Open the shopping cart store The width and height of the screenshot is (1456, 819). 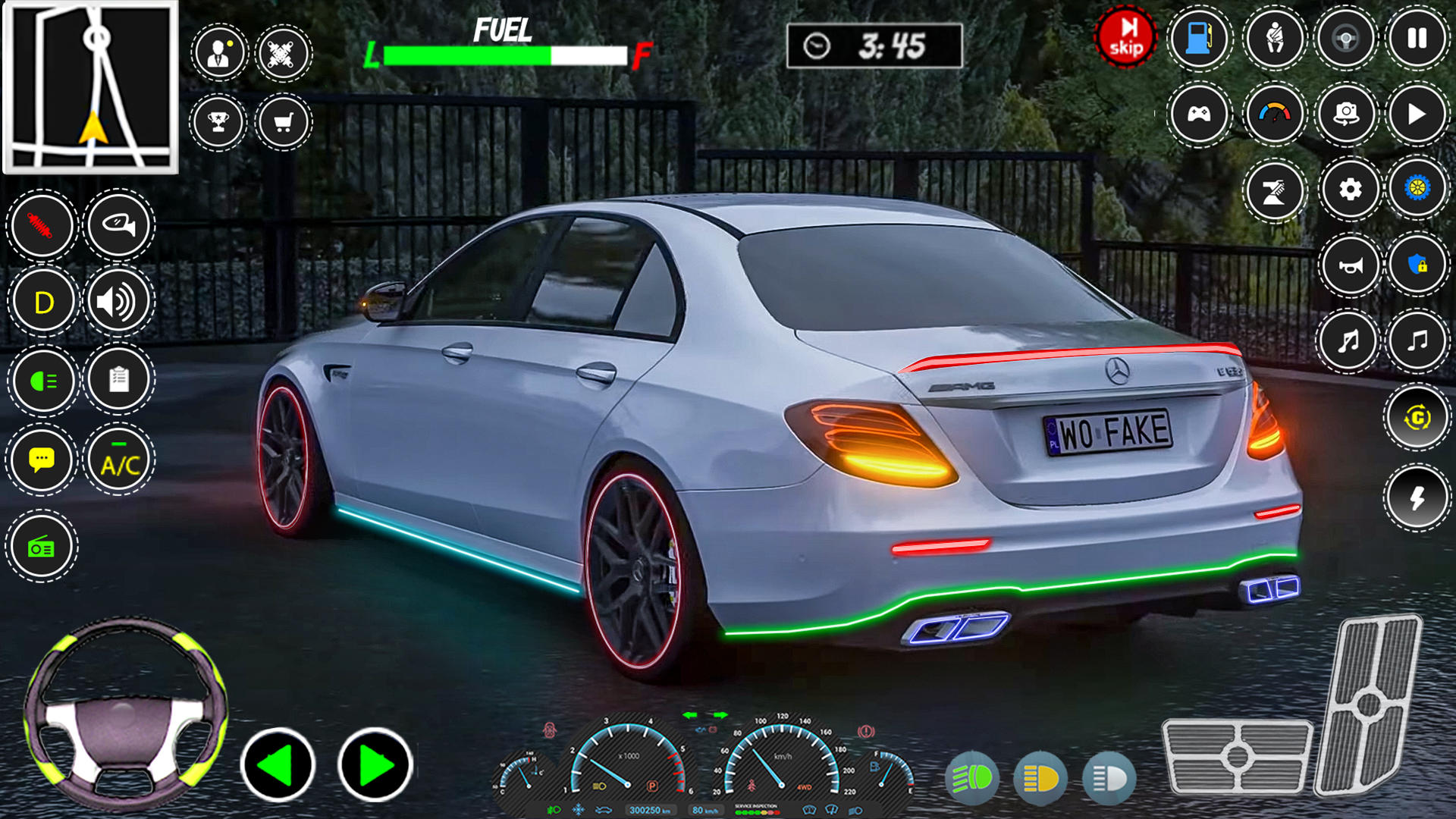click(284, 122)
